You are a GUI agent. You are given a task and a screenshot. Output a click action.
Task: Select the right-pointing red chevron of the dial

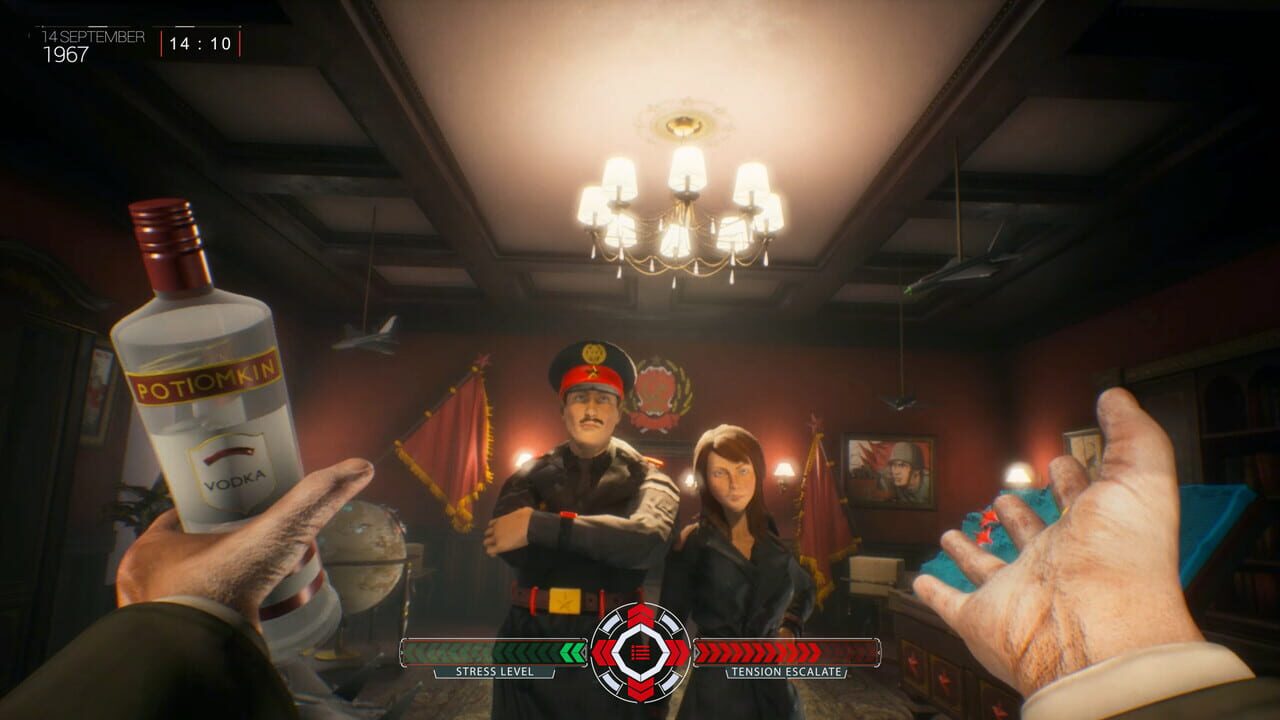(x=676, y=652)
